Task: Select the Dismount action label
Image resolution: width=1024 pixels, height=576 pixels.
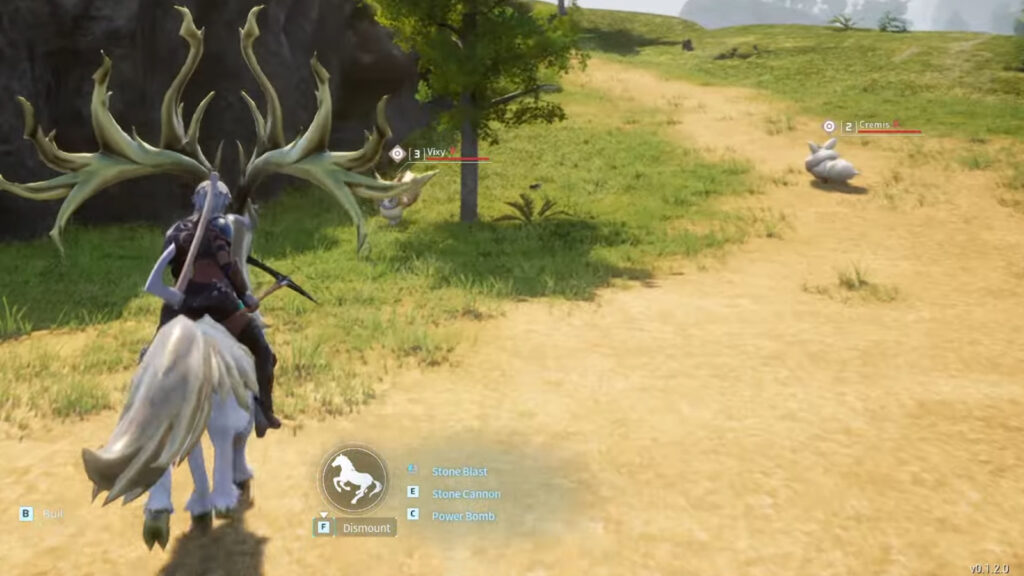Action: tap(366, 528)
